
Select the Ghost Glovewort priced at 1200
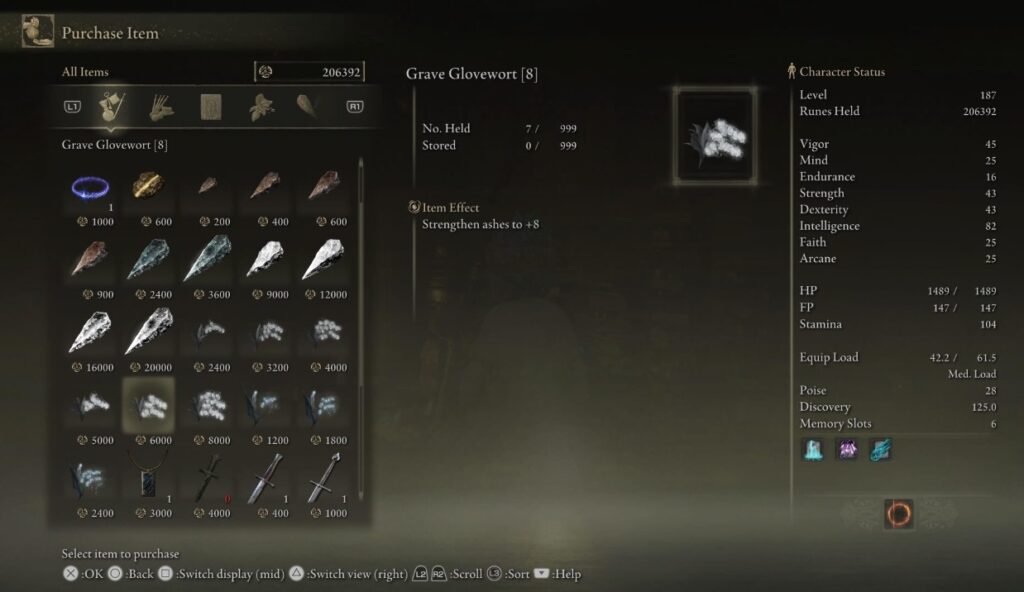pyautogui.click(x=264, y=405)
